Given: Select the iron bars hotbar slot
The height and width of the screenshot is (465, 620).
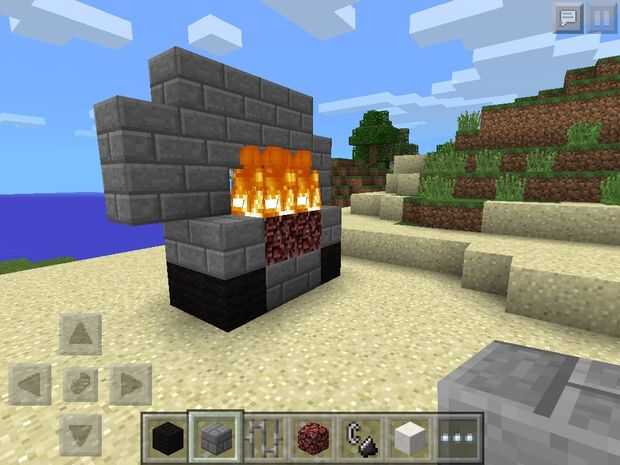Looking at the screenshot, I should click(x=263, y=437).
